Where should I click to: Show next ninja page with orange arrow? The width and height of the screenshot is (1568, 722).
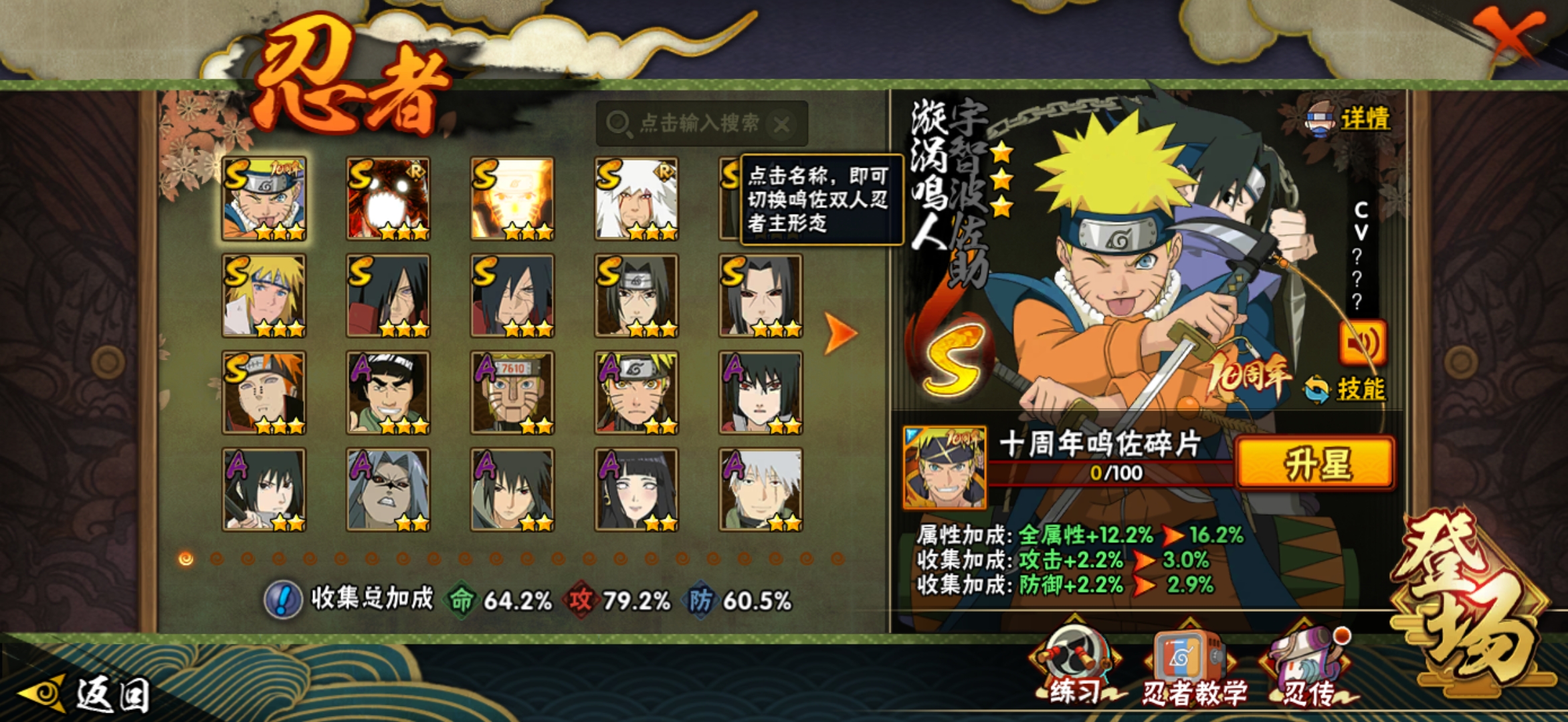click(x=839, y=332)
